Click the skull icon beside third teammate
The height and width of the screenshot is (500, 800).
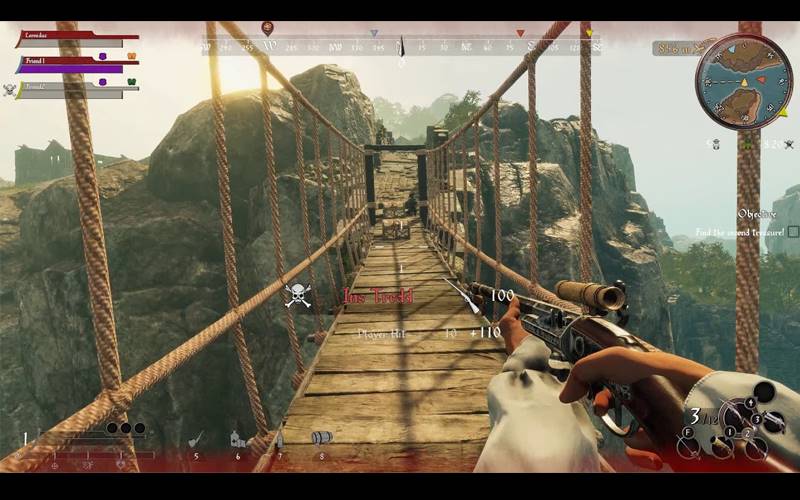pyautogui.click(x=10, y=90)
